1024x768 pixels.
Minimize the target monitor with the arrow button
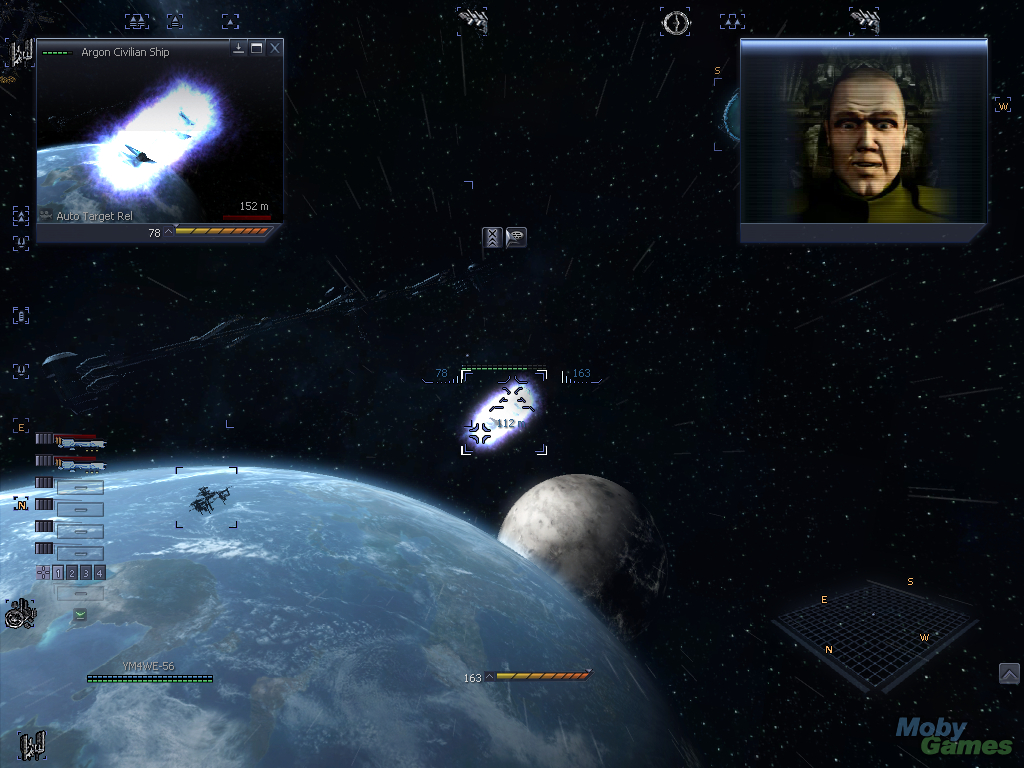click(x=239, y=48)
